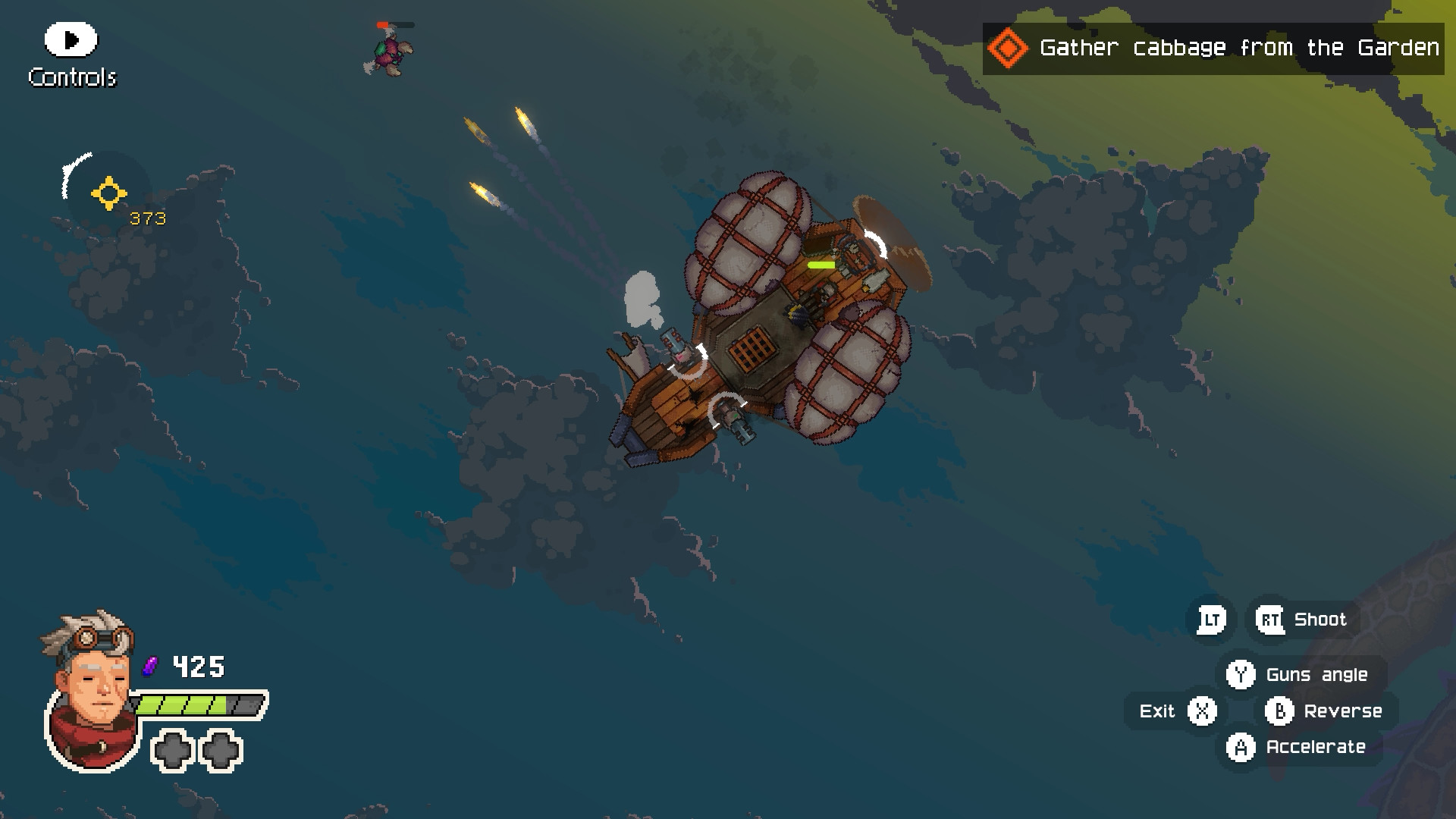The width and height of the screenshot is (1456, 819).
Task: Select the Controls label text
Action: tap(72, 77)
